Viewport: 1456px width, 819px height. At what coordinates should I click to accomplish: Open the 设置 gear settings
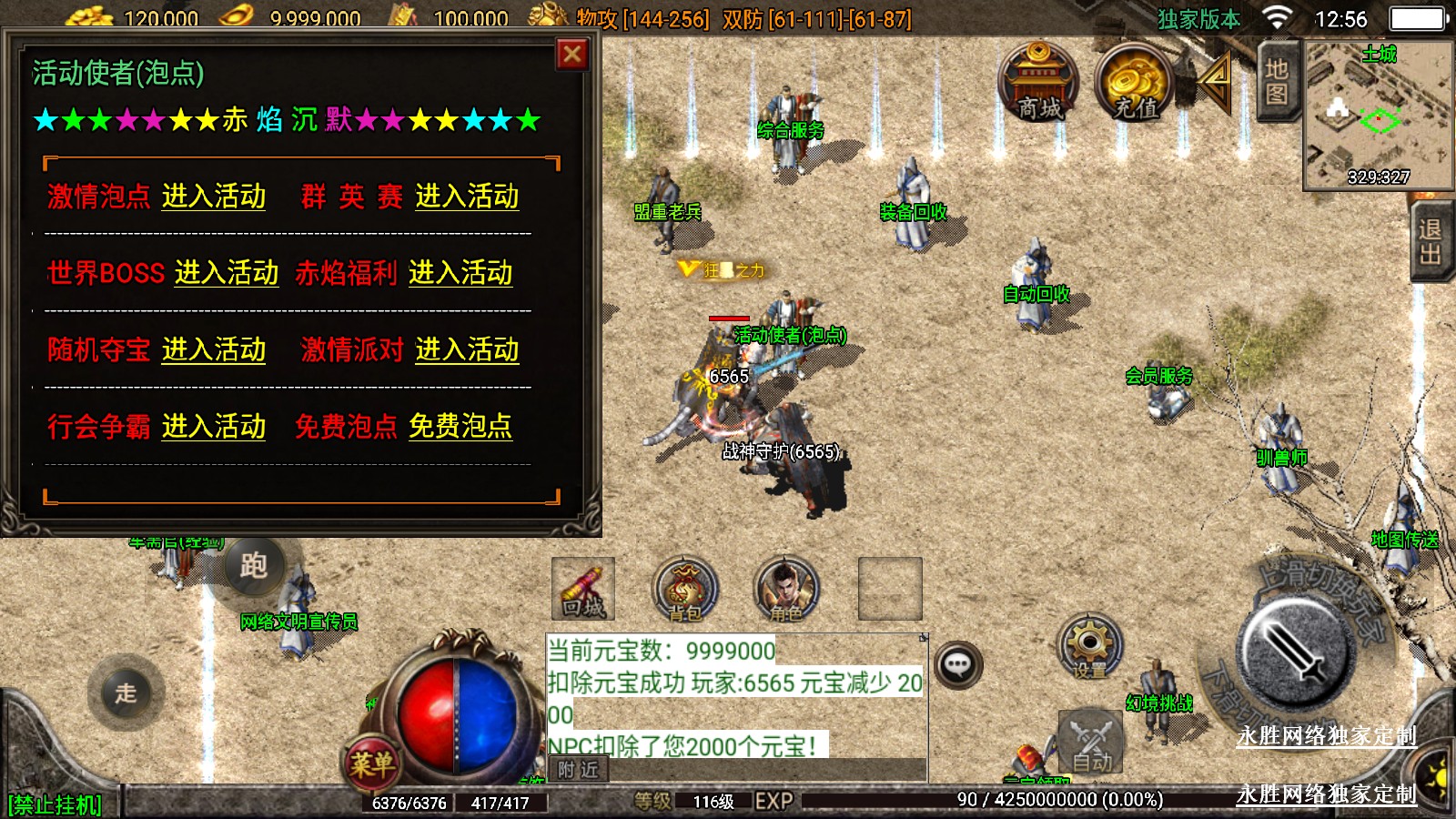click(1089, 646)
